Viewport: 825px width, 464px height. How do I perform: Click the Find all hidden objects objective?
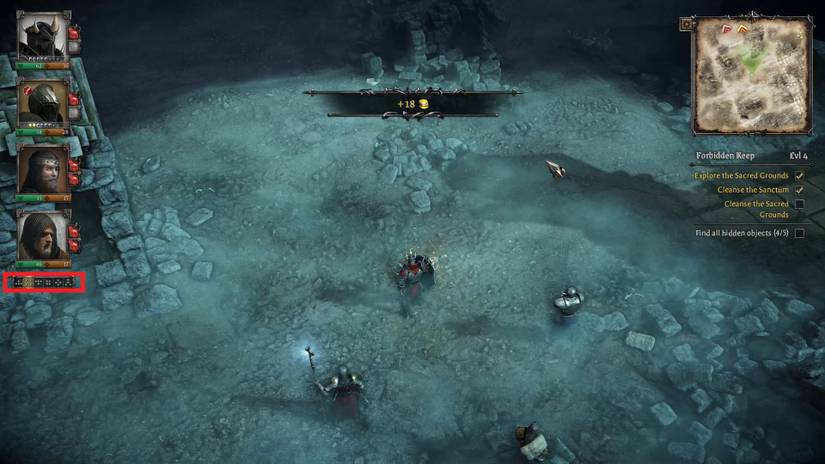742,233
